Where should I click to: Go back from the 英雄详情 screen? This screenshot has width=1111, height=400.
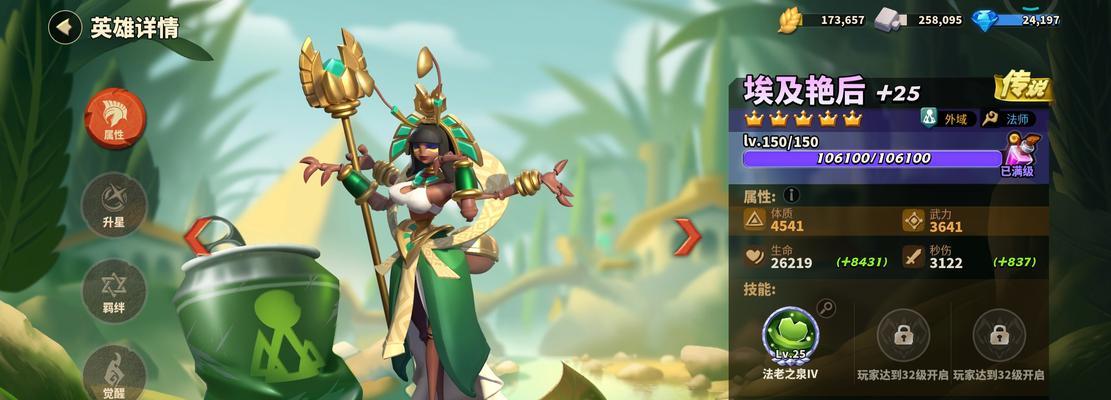[x=65, y=27]
